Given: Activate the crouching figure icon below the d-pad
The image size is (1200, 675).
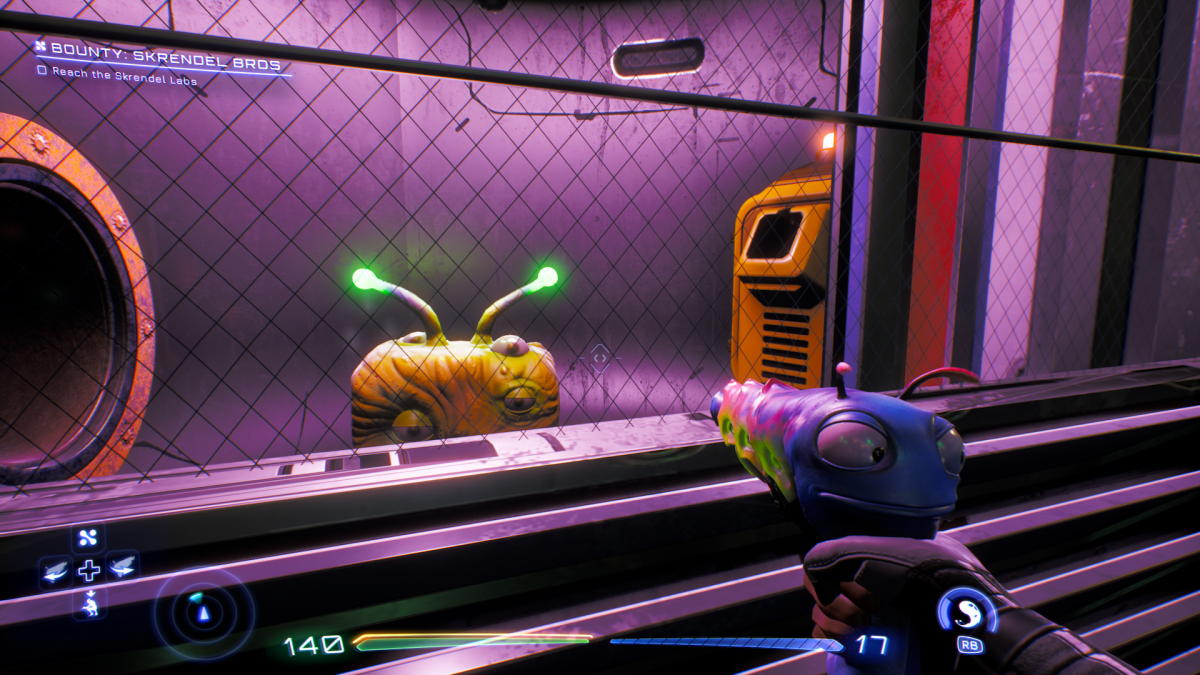Looking at the screenshot, I should (88, 602).
